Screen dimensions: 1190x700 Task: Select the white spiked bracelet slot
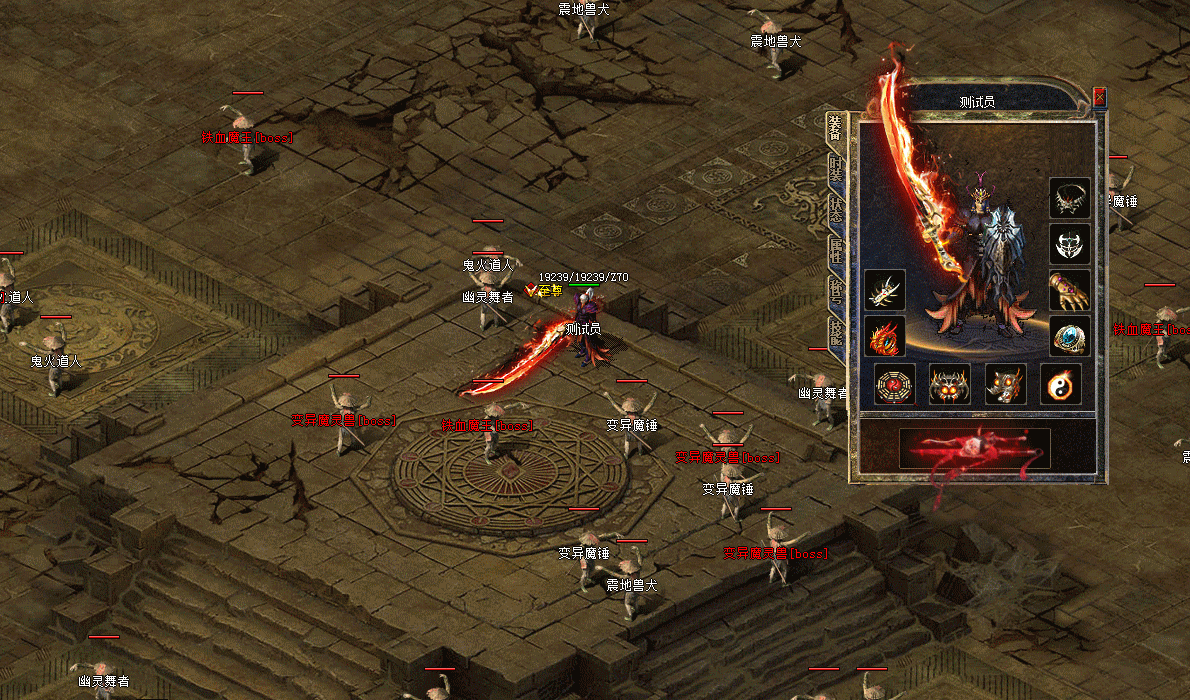885,290
